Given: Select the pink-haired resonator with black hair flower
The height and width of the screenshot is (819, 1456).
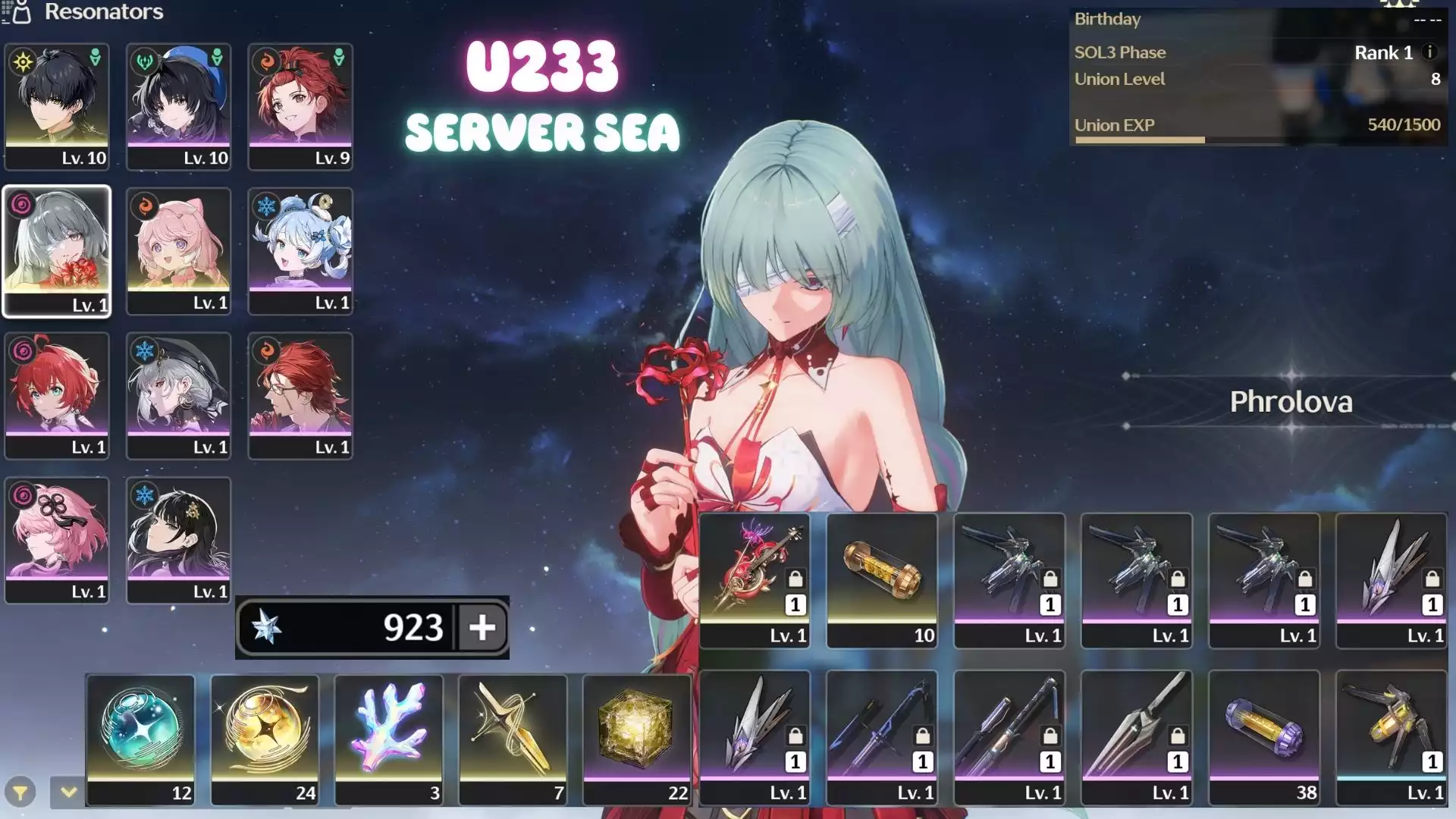Looking at the screenshot, I should point(57,539).
